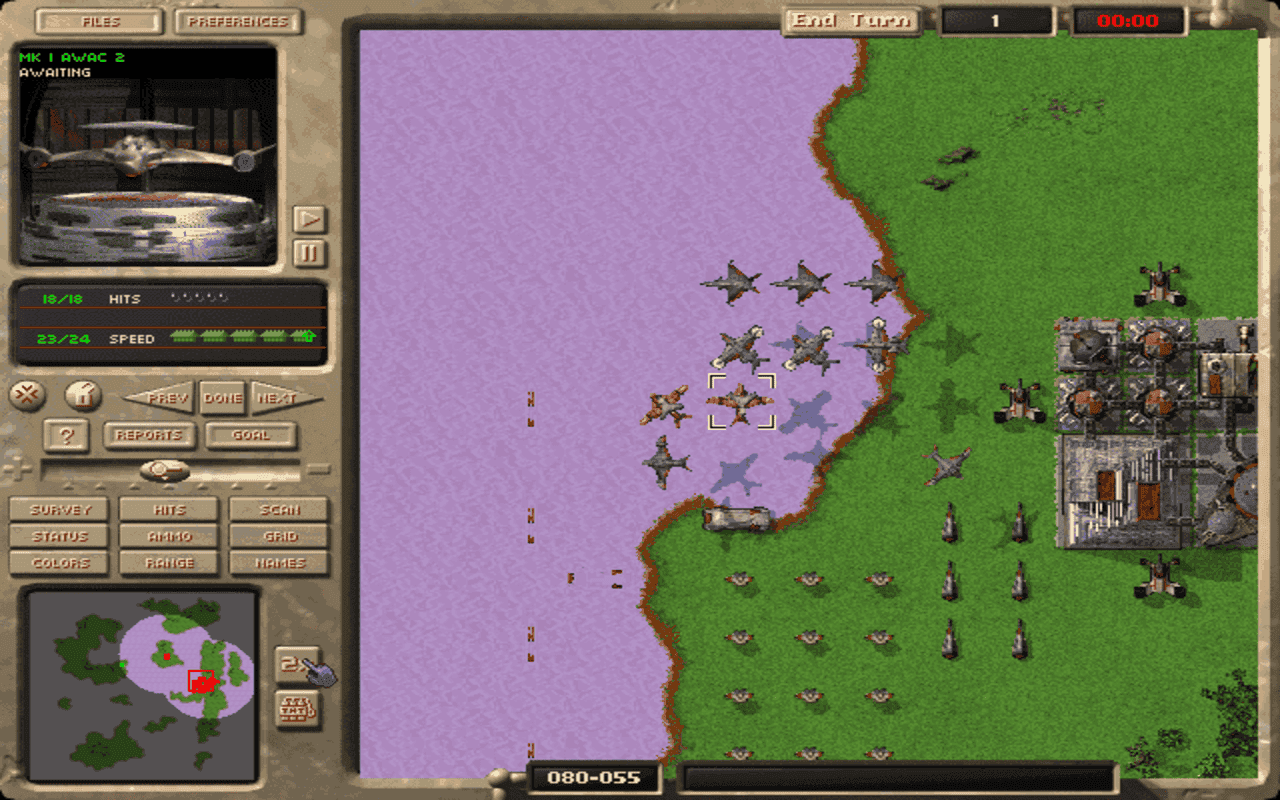The width and height of the screenshot is (1280, 800).
Task: Select the crosshair center-on-unit icon
Action: coord(28,396)
